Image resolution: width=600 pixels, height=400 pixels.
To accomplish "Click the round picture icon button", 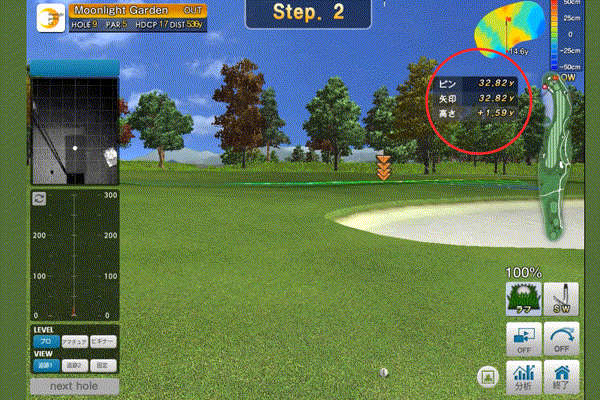I will pyautogui.click(x=487, y=377).
